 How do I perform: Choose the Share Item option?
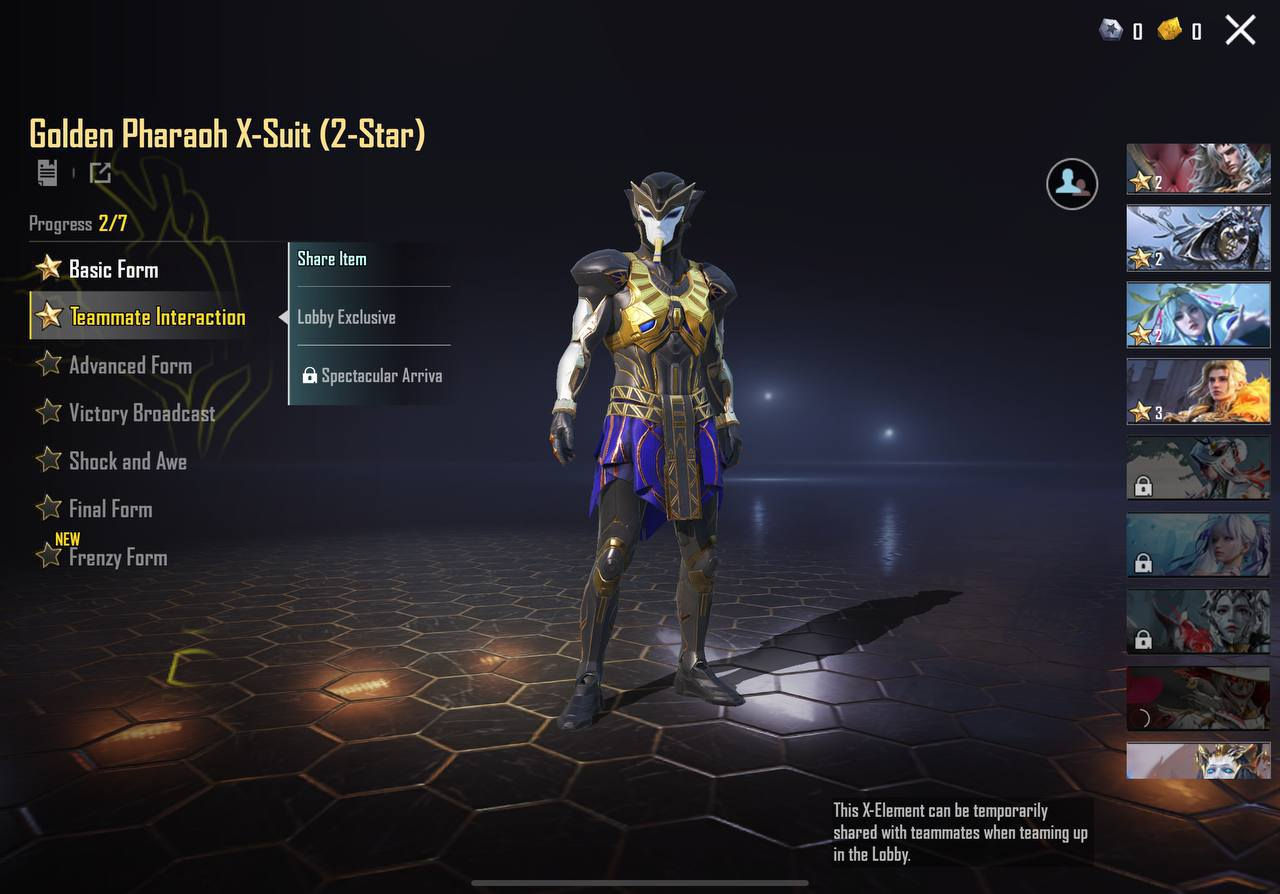(332, 259)
